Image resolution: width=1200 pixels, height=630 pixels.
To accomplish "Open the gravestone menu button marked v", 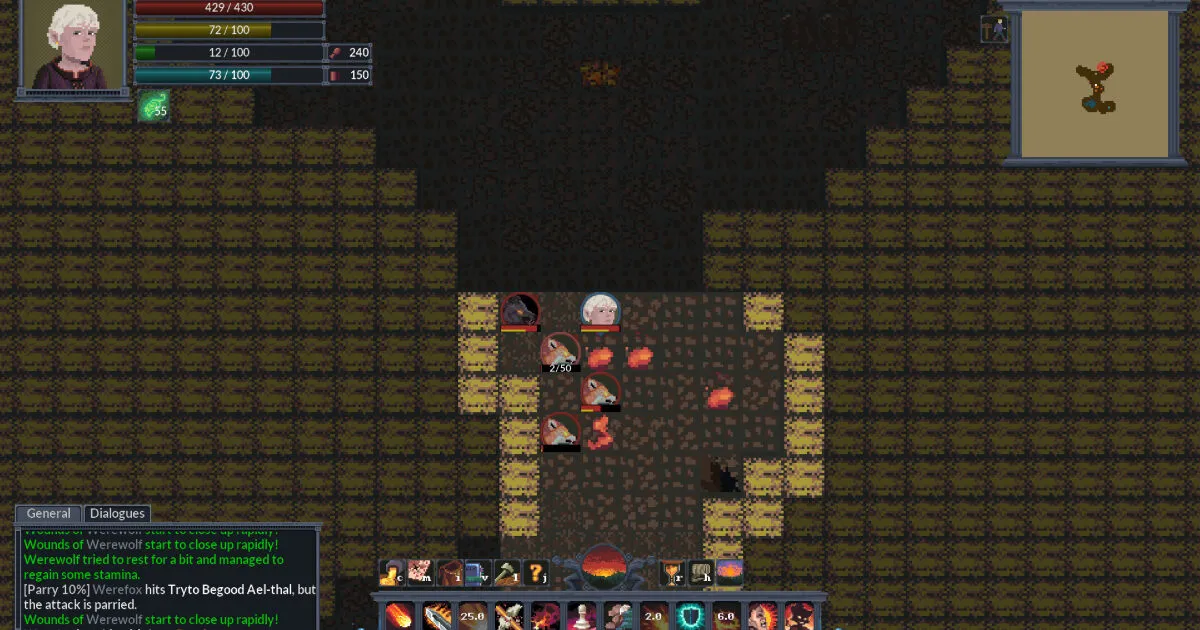I will pyautogui.click(x=479, y=573).
